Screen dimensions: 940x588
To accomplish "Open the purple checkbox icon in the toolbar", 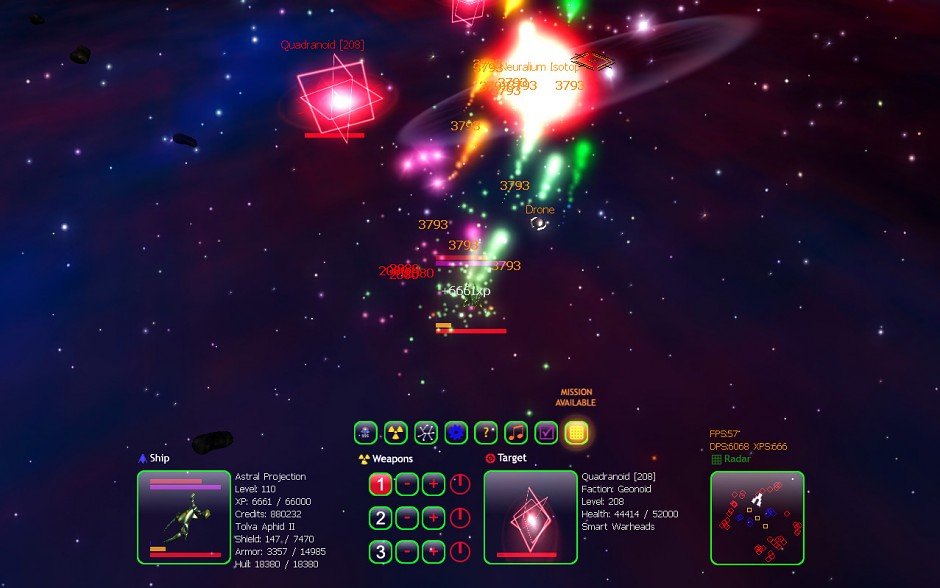I will pos(546,433).
